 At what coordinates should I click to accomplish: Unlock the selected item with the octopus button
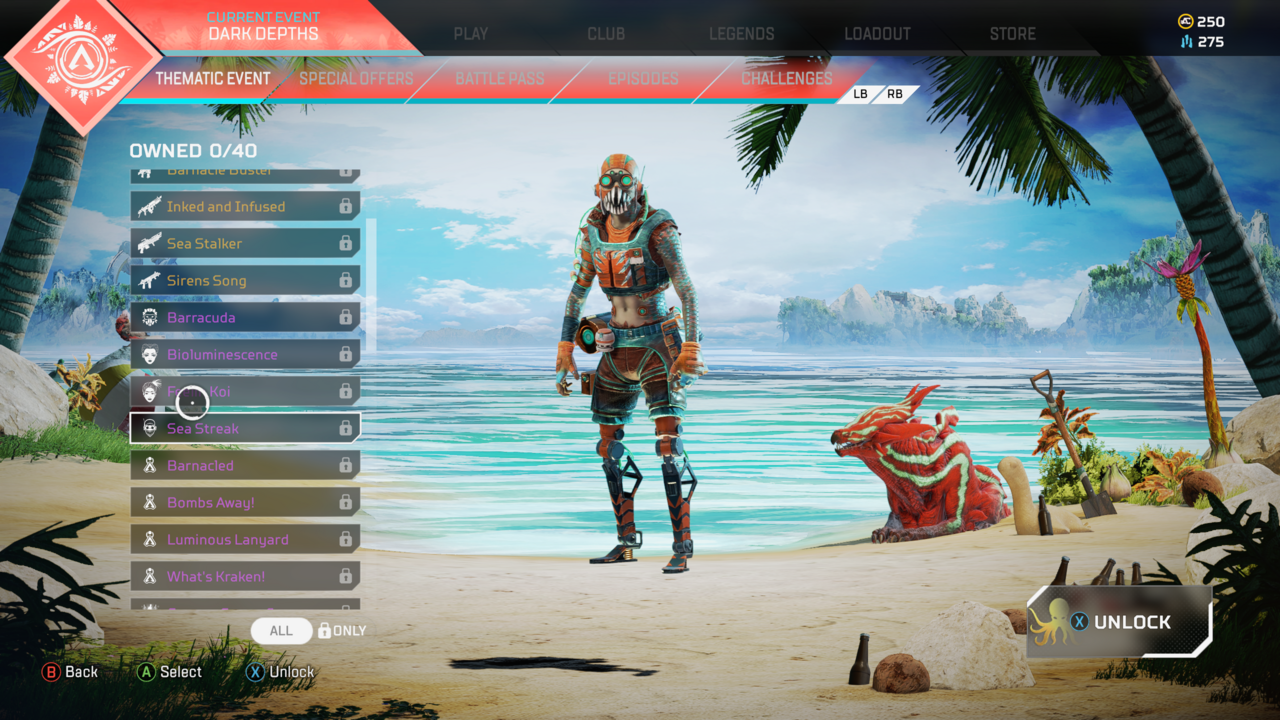(x=1119, y=622)
